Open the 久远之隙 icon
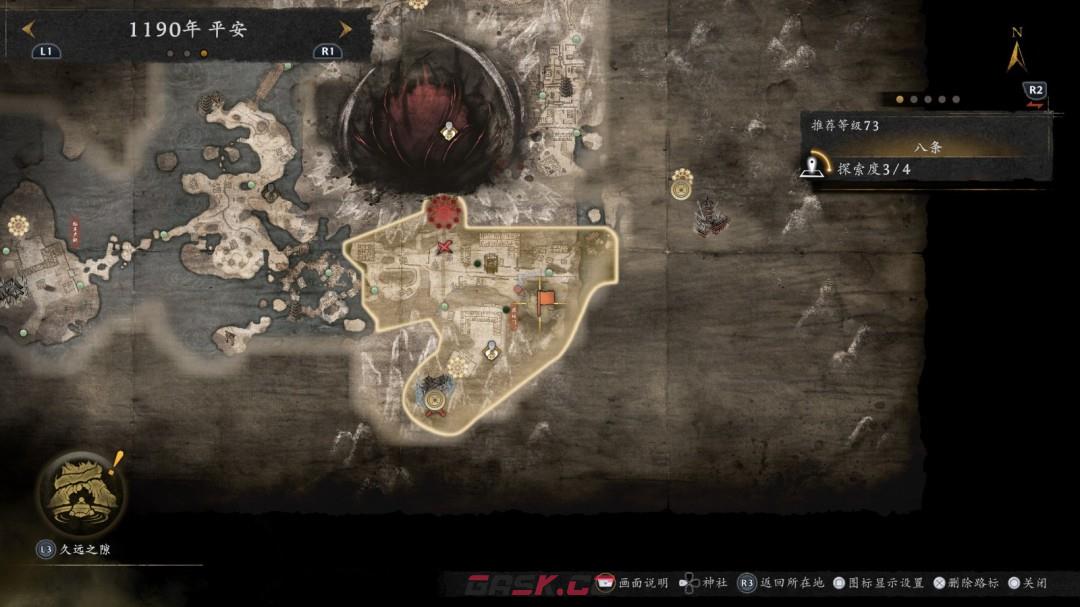 tap(79, 492)
